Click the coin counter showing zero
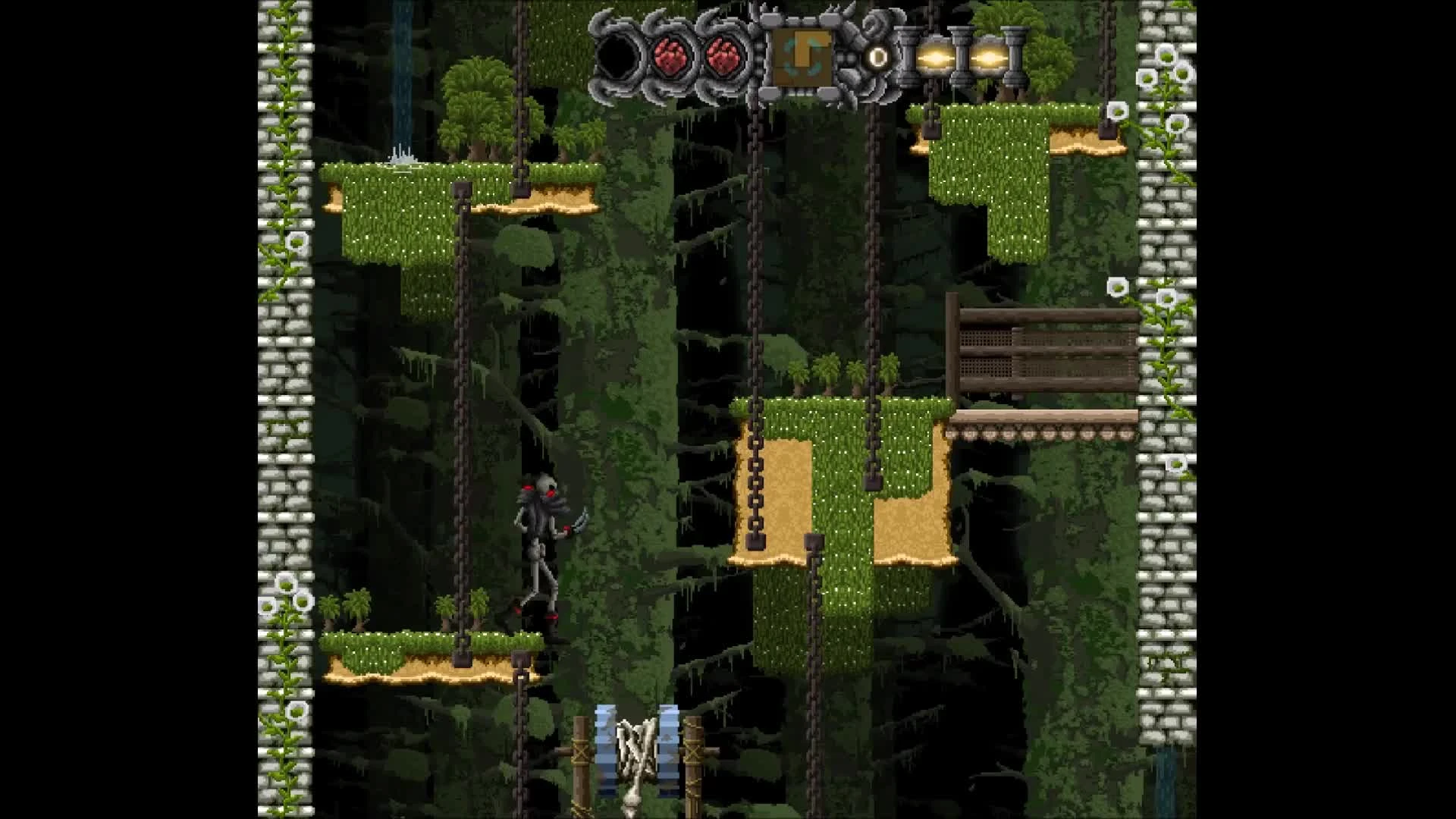Screen dimensions: 1456x819 (878, 56)
